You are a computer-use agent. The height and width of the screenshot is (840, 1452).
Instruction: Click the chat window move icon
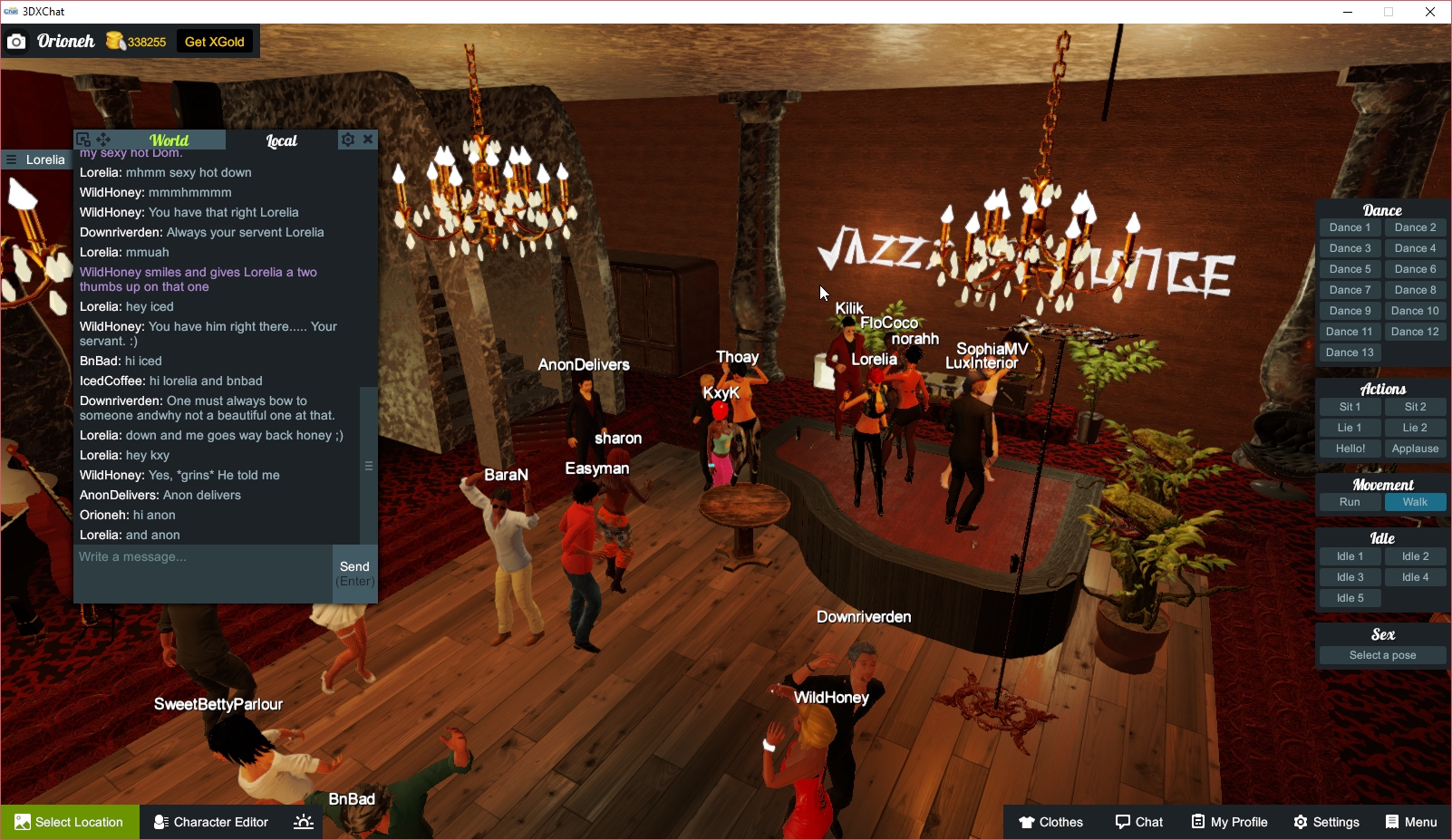[103, 140]
